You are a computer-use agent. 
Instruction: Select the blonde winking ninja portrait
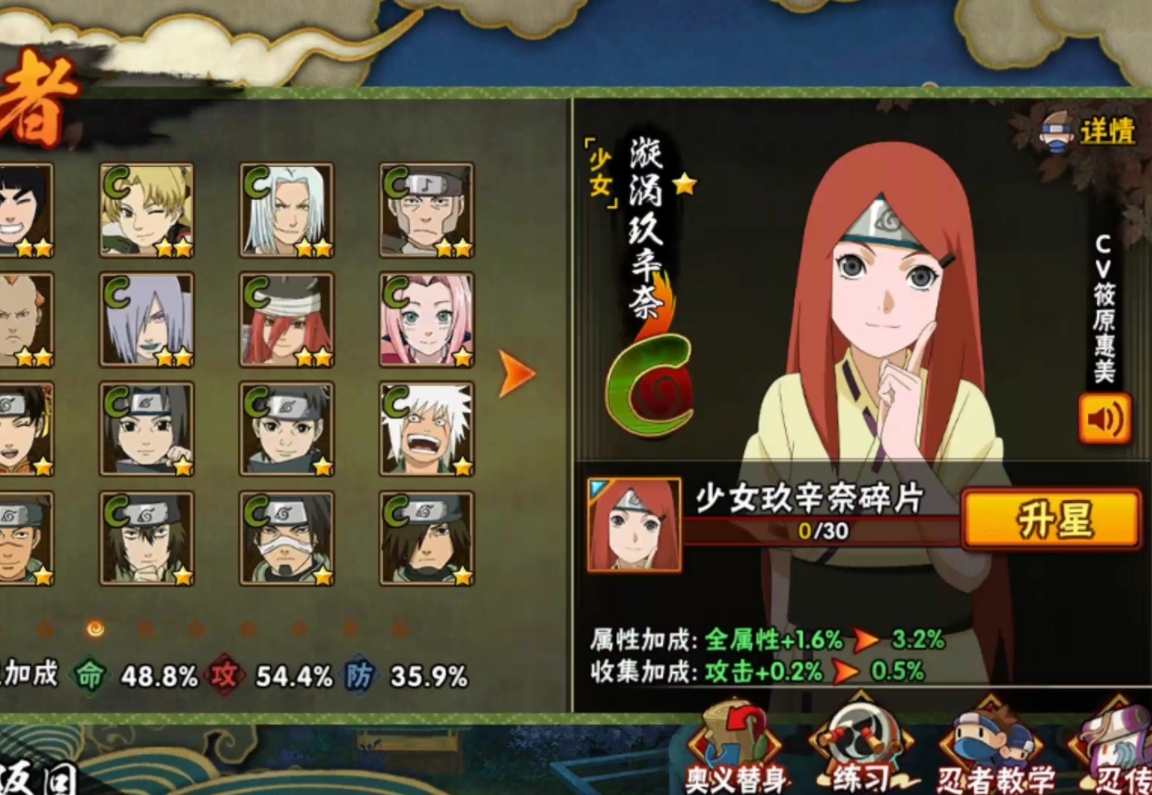tap(147, 211)
